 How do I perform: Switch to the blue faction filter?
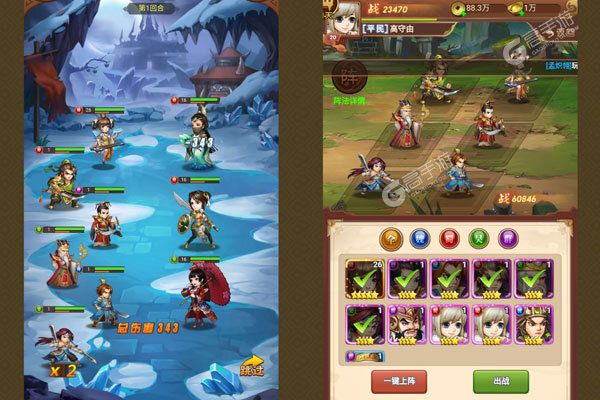pyautogui.click(x=421, y=238)
